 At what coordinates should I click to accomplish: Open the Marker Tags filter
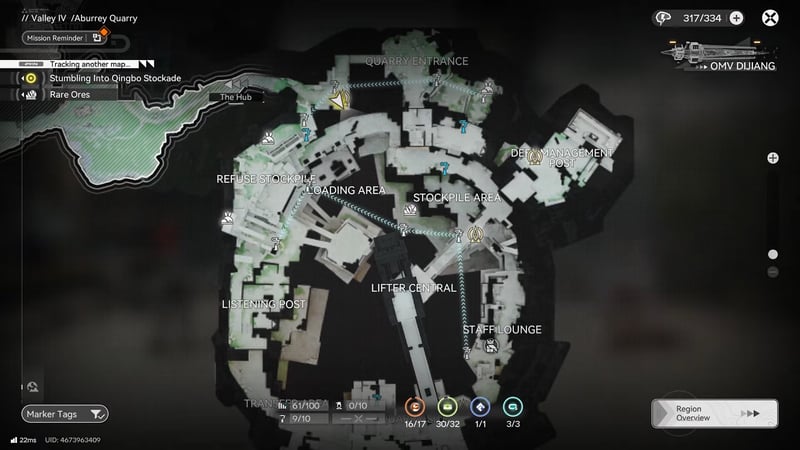pyautogui.click(x=65, y=413)
